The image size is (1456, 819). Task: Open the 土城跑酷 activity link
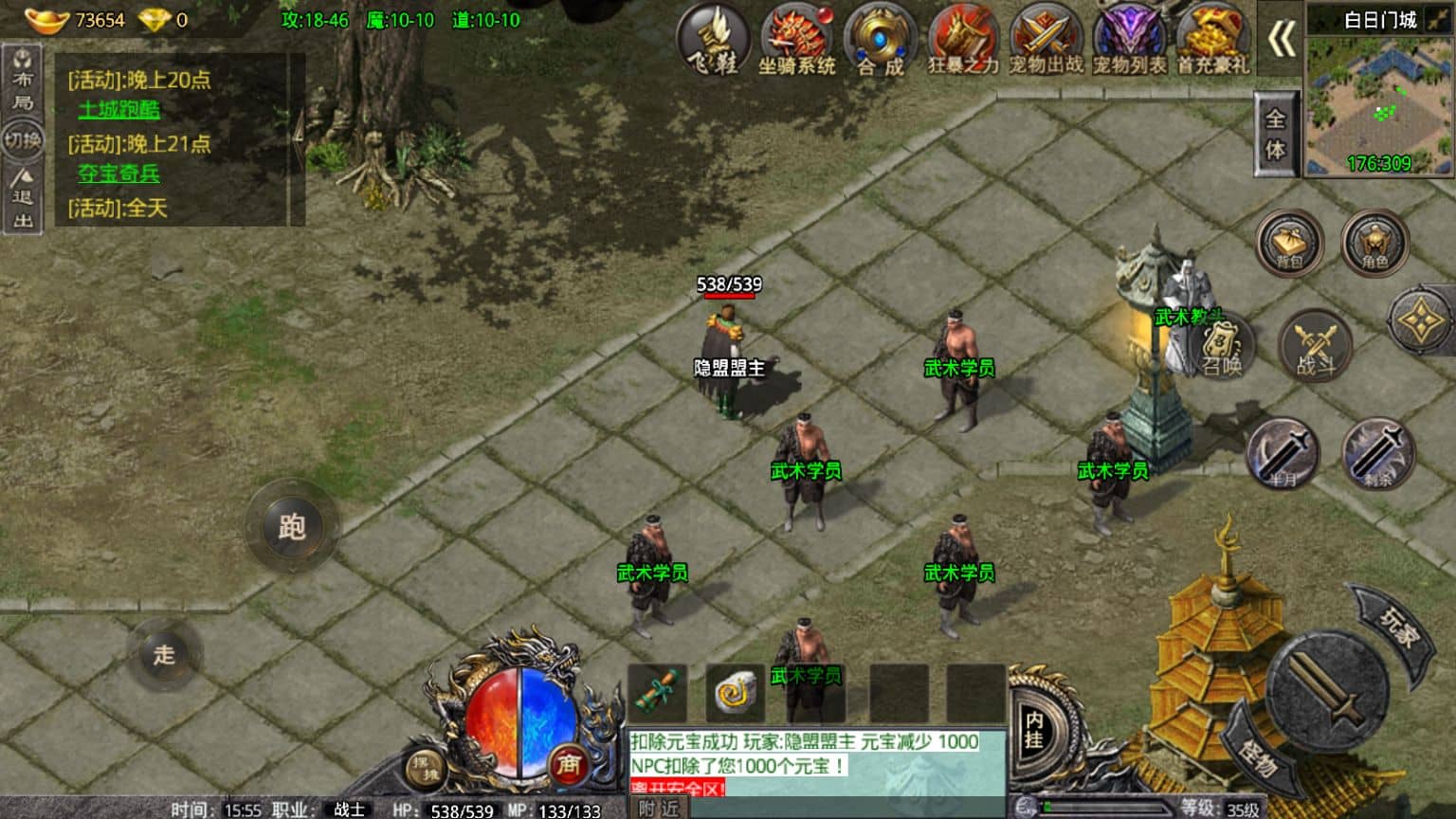tap(119, 108)
